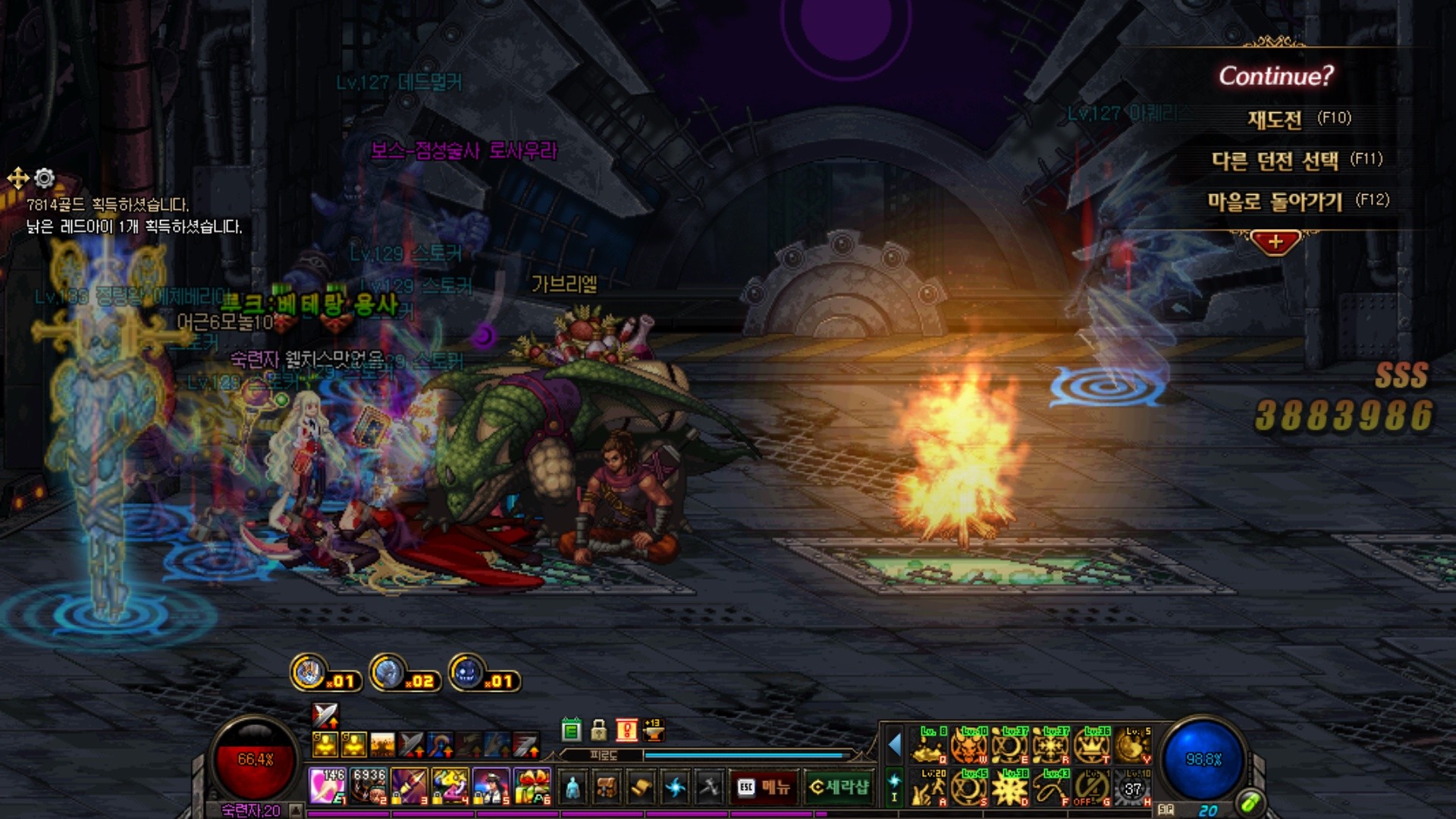Use the pink heart consumable in slot 1
Screen dimensions: 1456x819
(327, 786)
